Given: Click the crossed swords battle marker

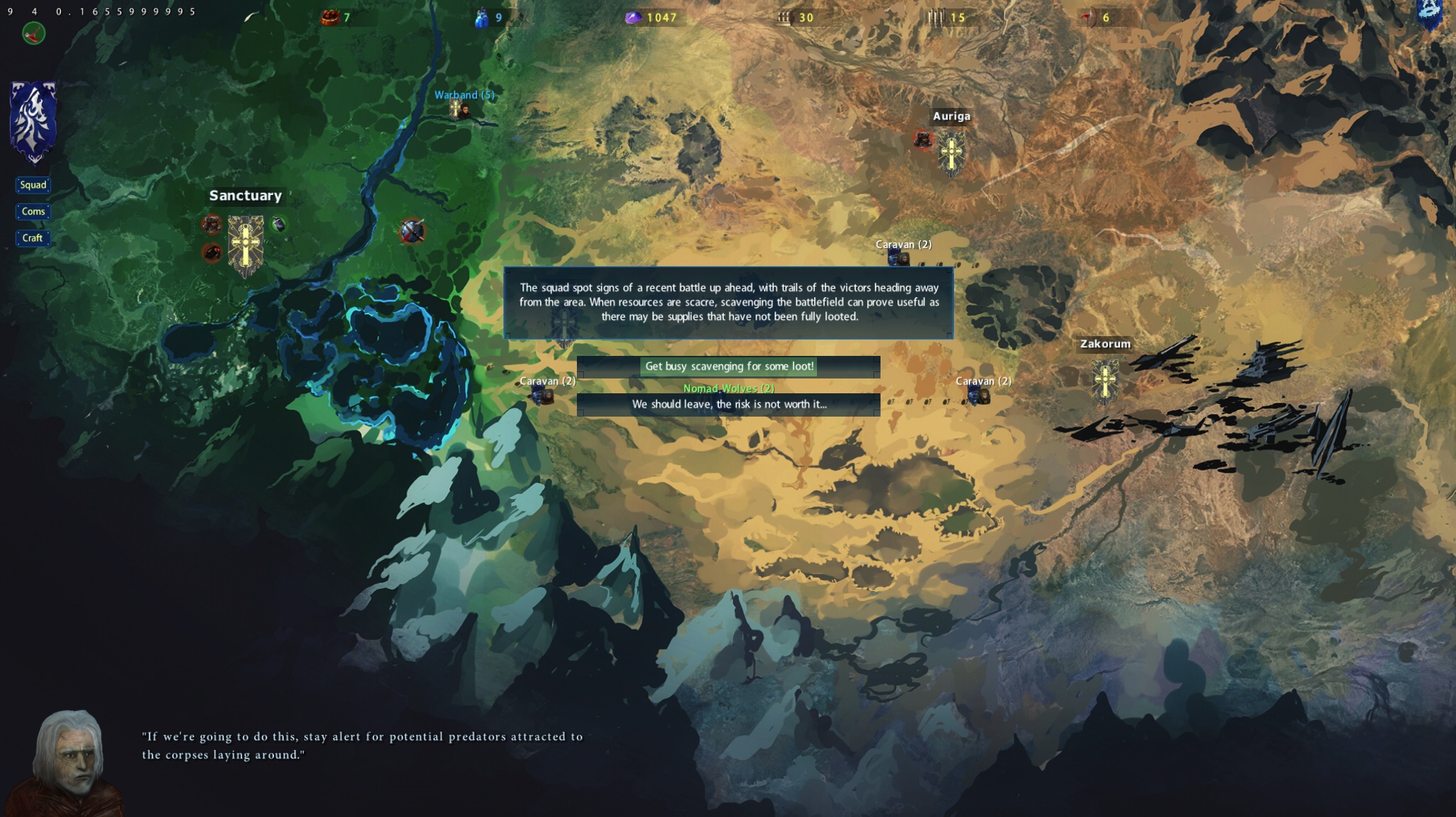Looking at the screenshot, I should pos(412,231).
